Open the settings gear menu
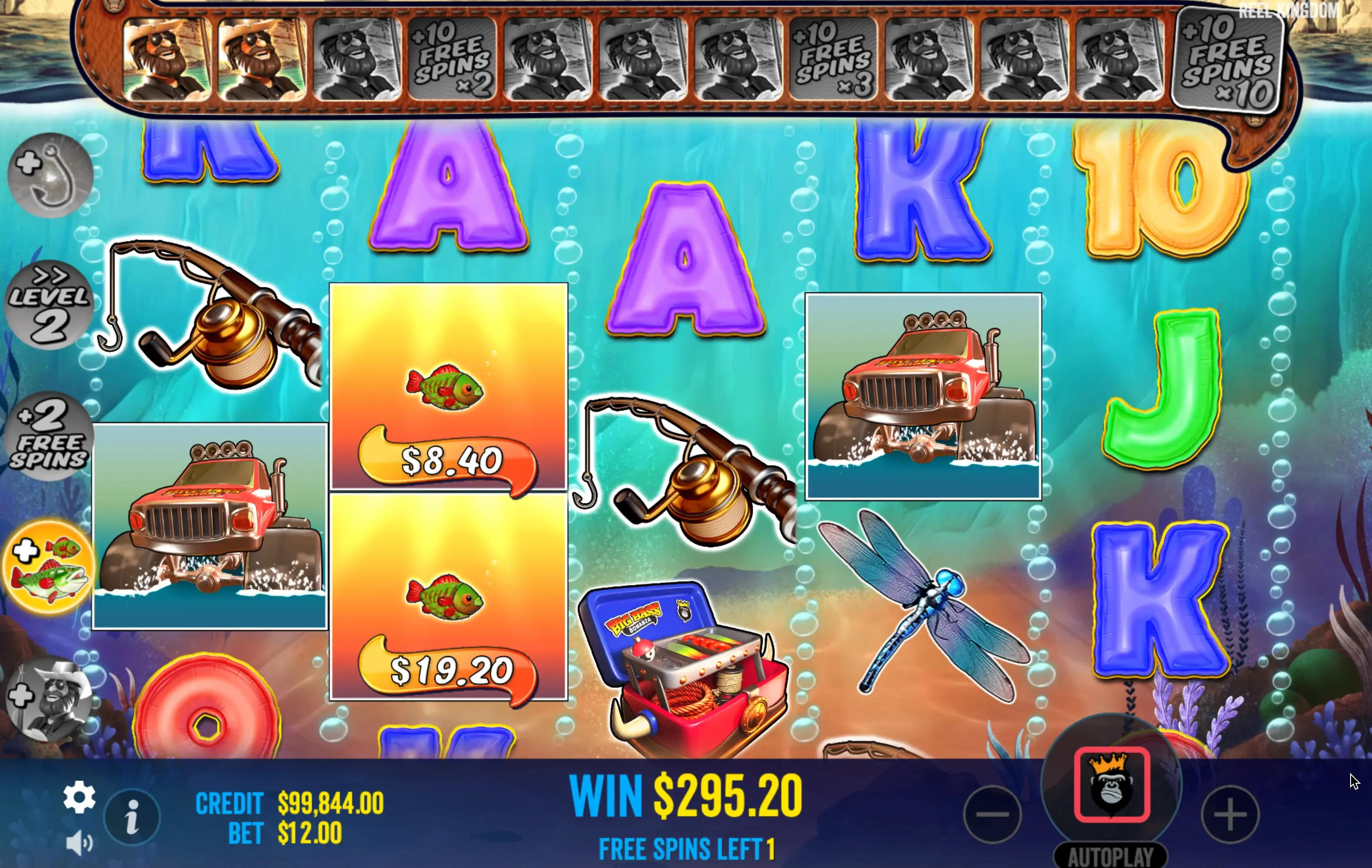 [79, 797]
